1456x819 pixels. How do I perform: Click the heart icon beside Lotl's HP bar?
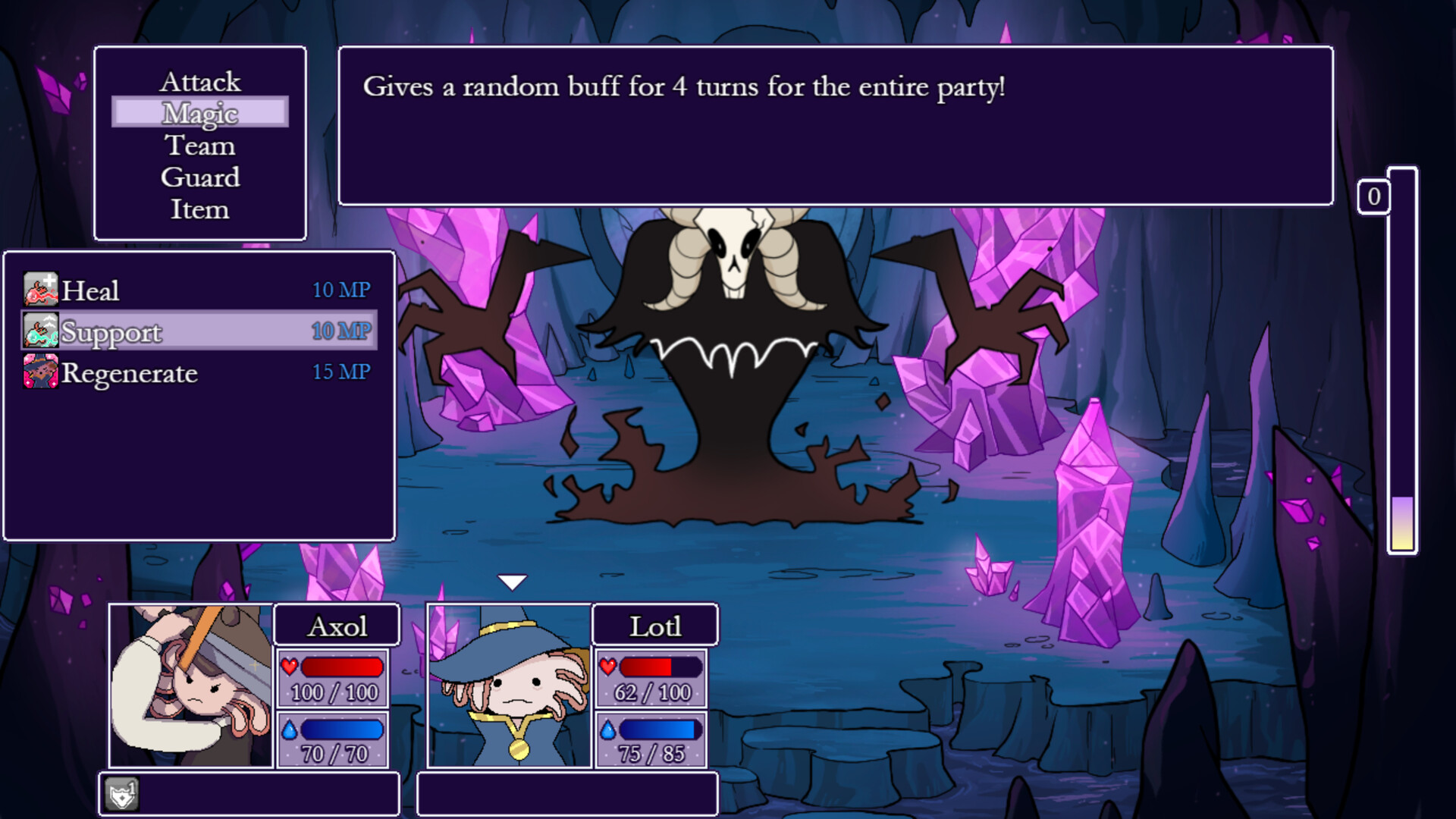coord(607,667)
